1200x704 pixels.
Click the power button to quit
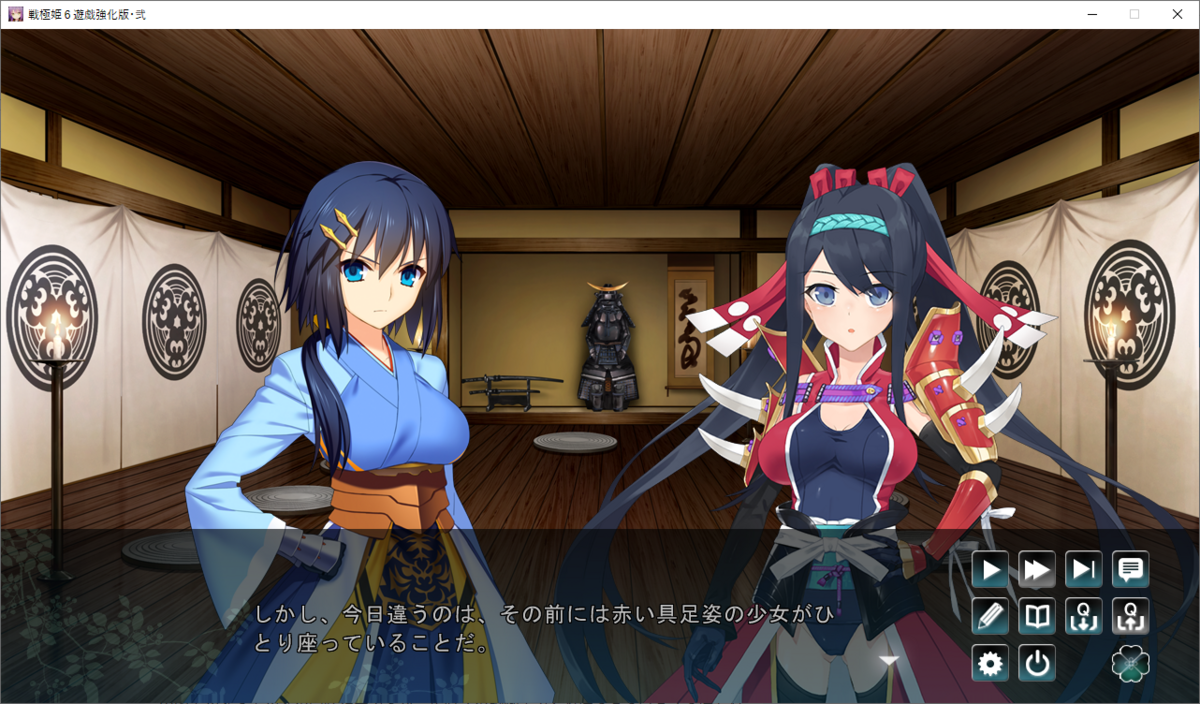pyautogui.click(x=1037, y=663)
